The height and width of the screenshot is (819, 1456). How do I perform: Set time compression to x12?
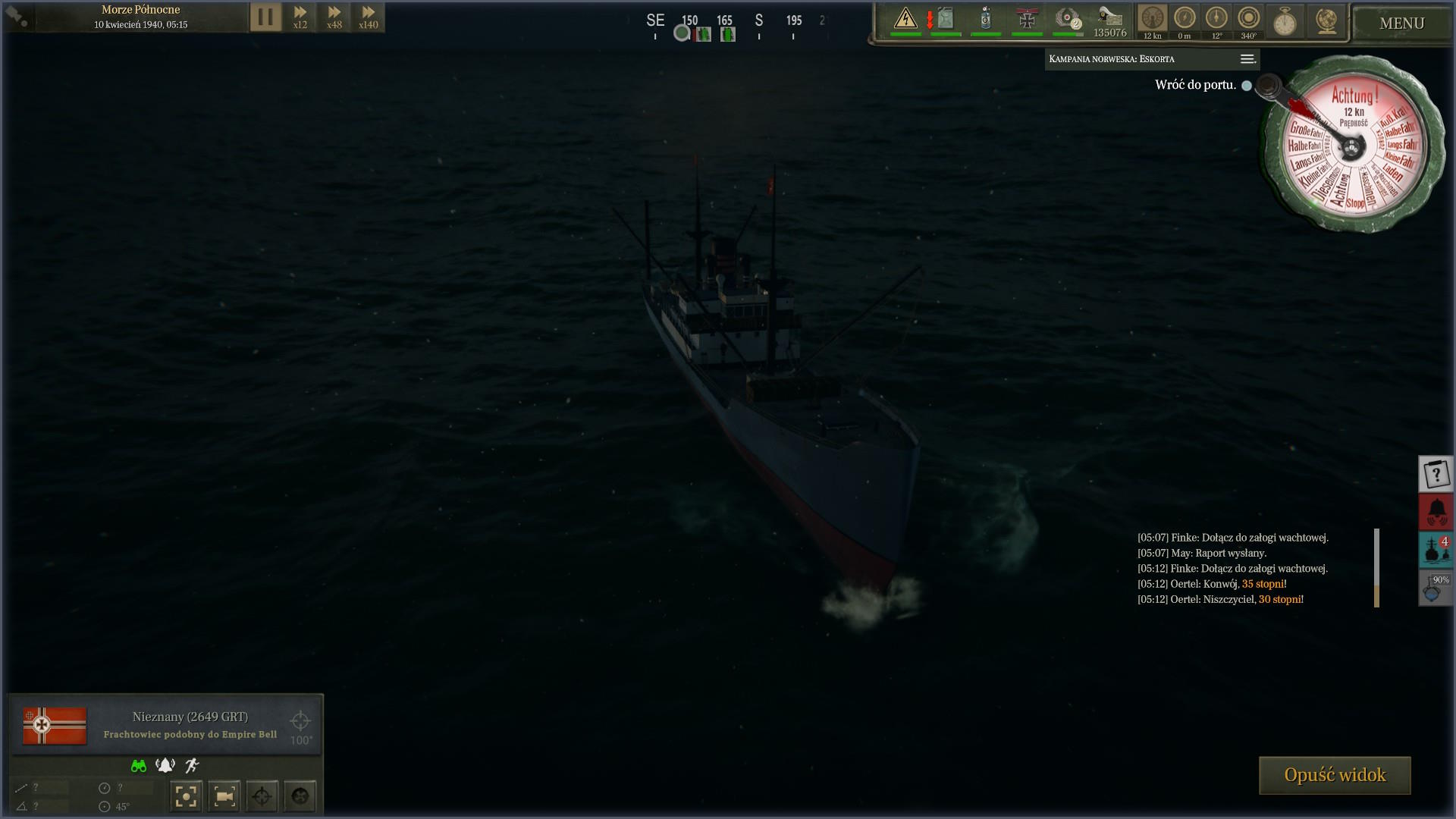(300, 17)
